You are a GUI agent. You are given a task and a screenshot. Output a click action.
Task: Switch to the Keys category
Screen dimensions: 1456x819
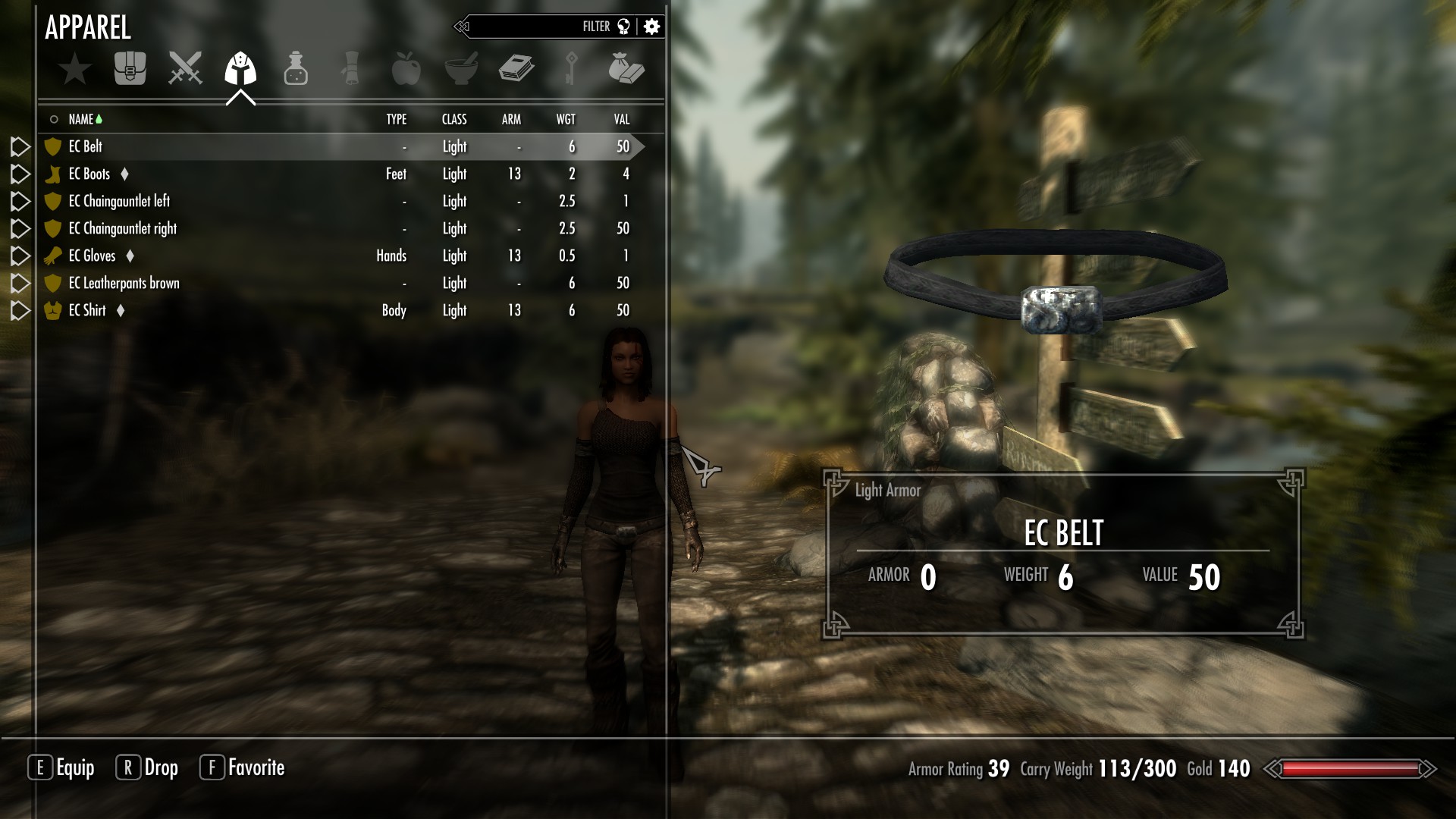tap(572, 68)
